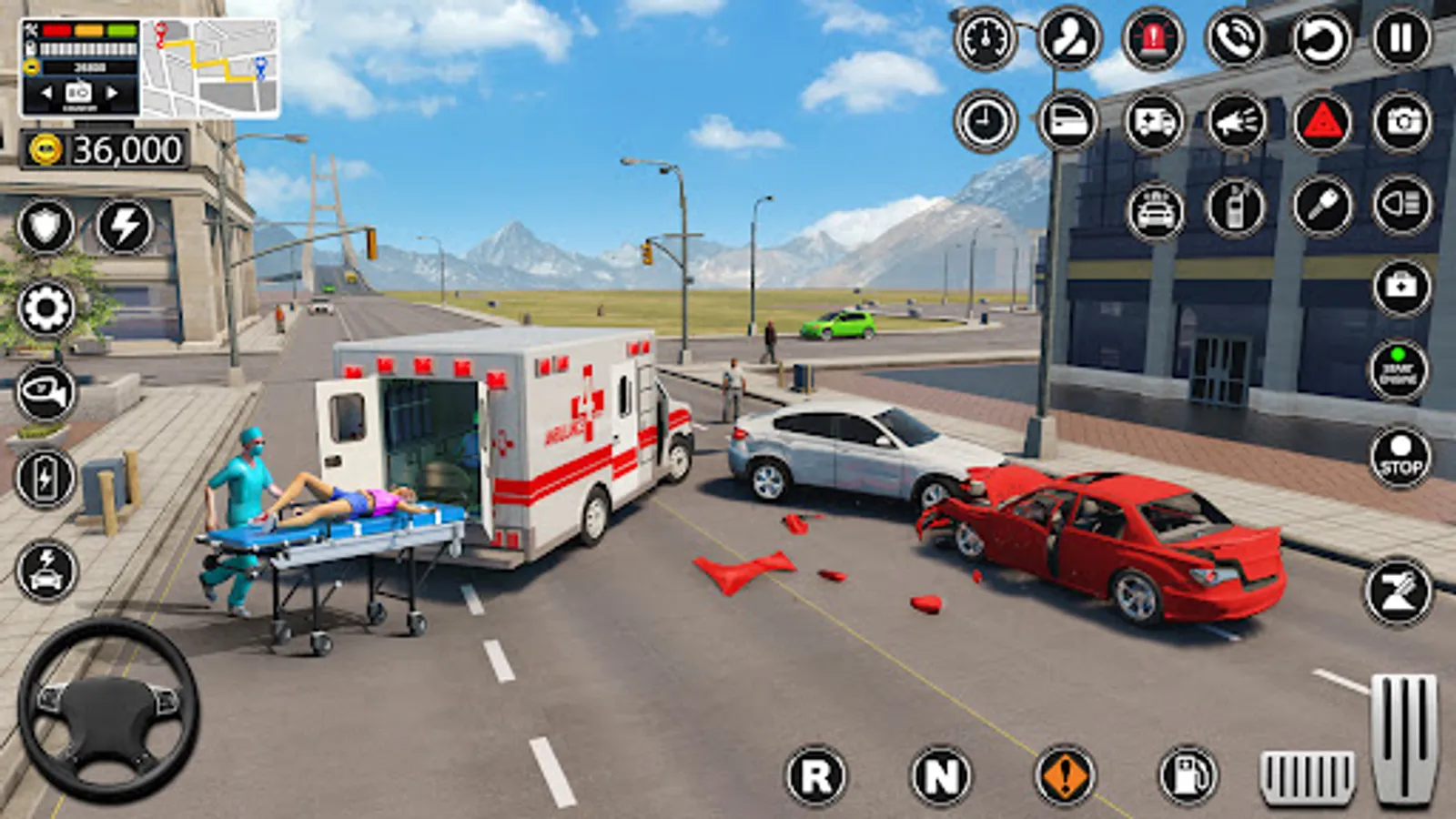Activate the red siren light

[1153, 39]
